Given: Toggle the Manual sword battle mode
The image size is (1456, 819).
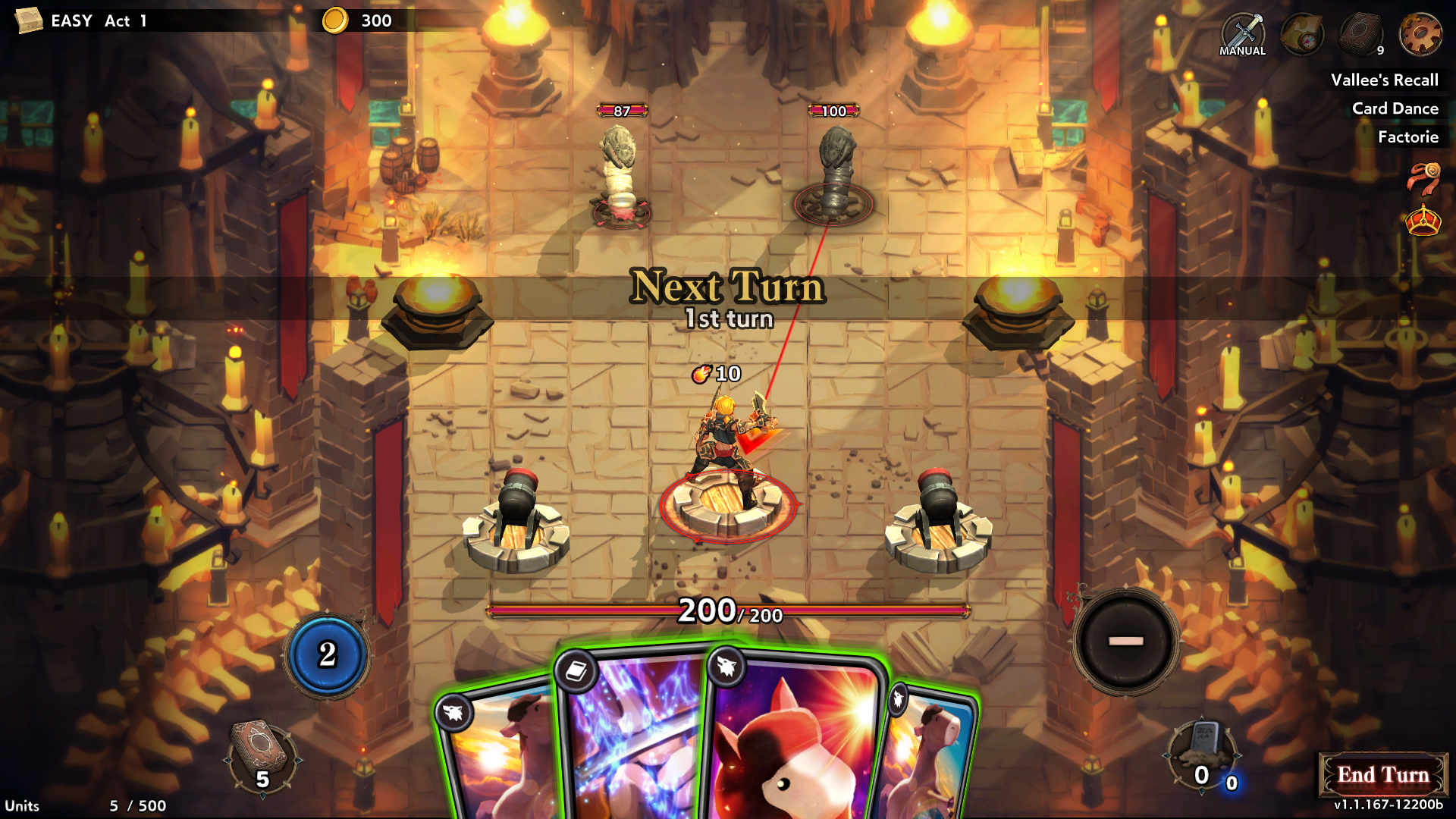Looking at the screenshot, I should click(x=1242, y=35).
